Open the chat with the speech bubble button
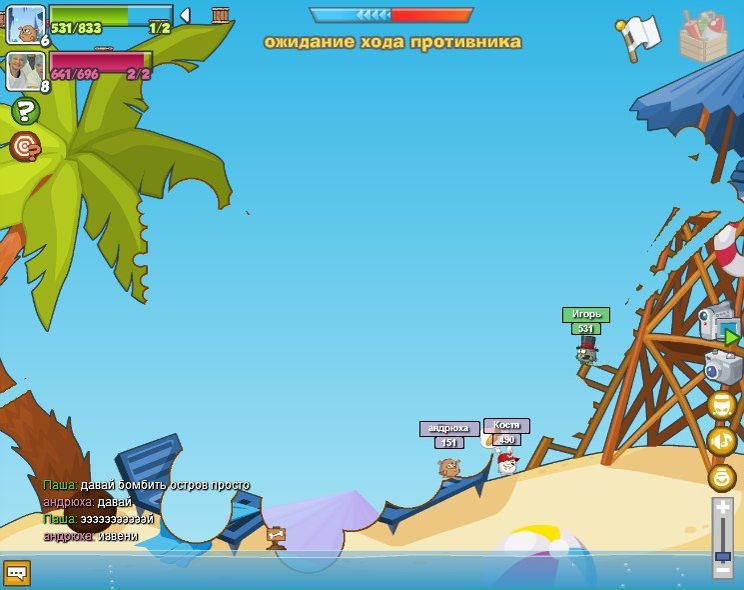Image resolution: width=744 pixels, height=590 pixels. (x=17, y=572)
